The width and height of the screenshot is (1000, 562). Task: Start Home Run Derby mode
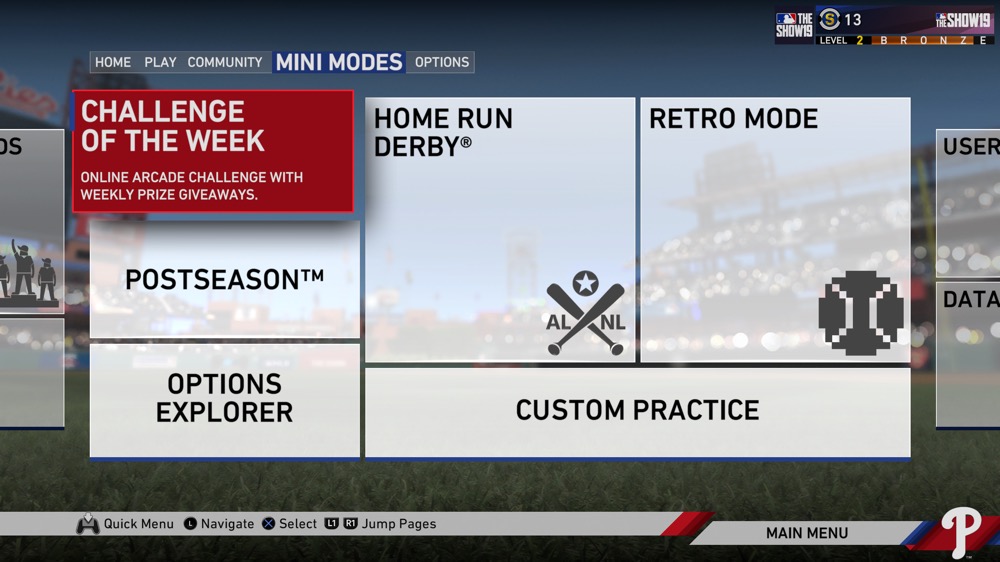click(499, 229)
